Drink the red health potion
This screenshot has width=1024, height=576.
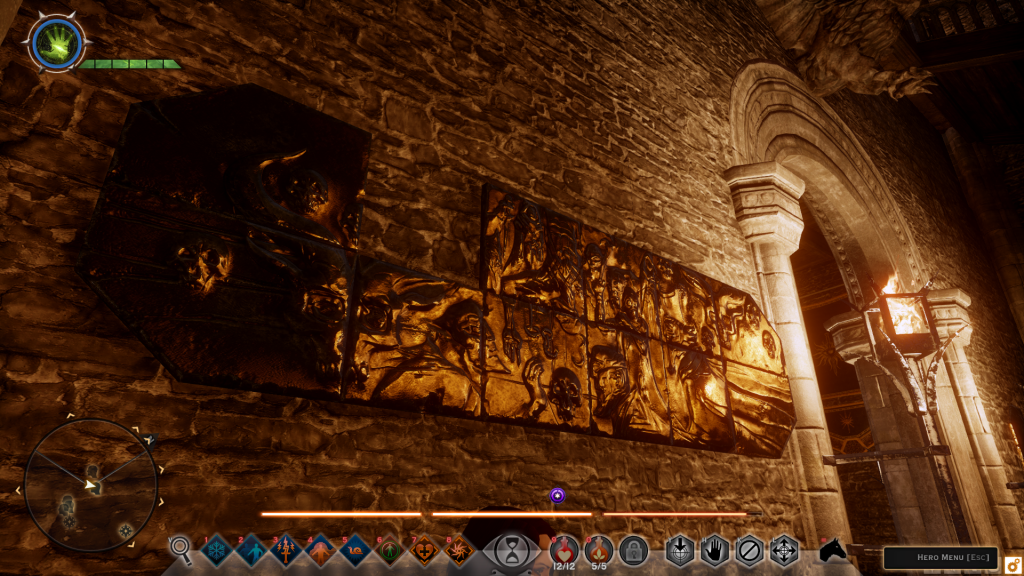click(563, 548)
